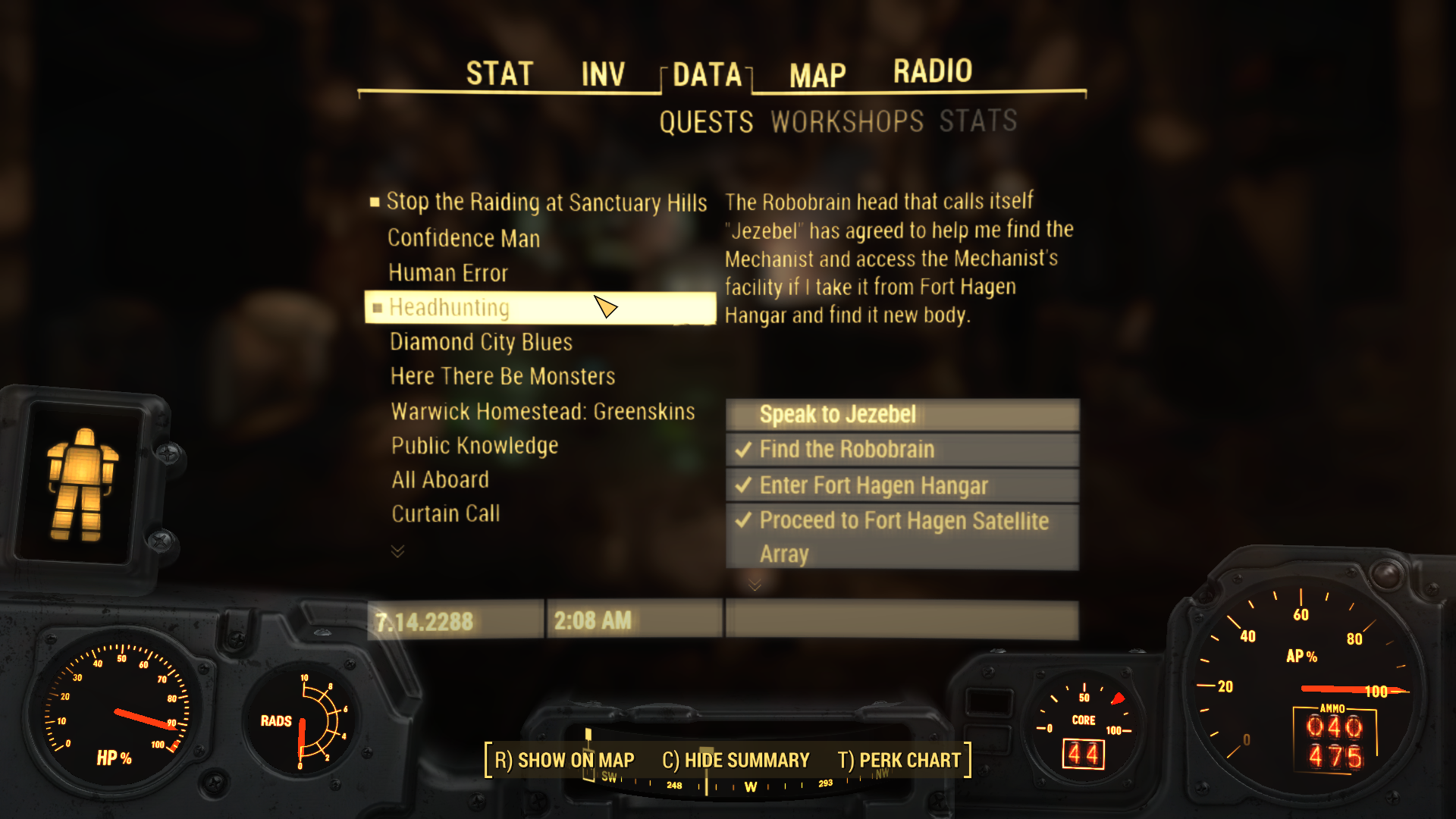
Task: Select the Human Error quest
Action: coord(447,273)
